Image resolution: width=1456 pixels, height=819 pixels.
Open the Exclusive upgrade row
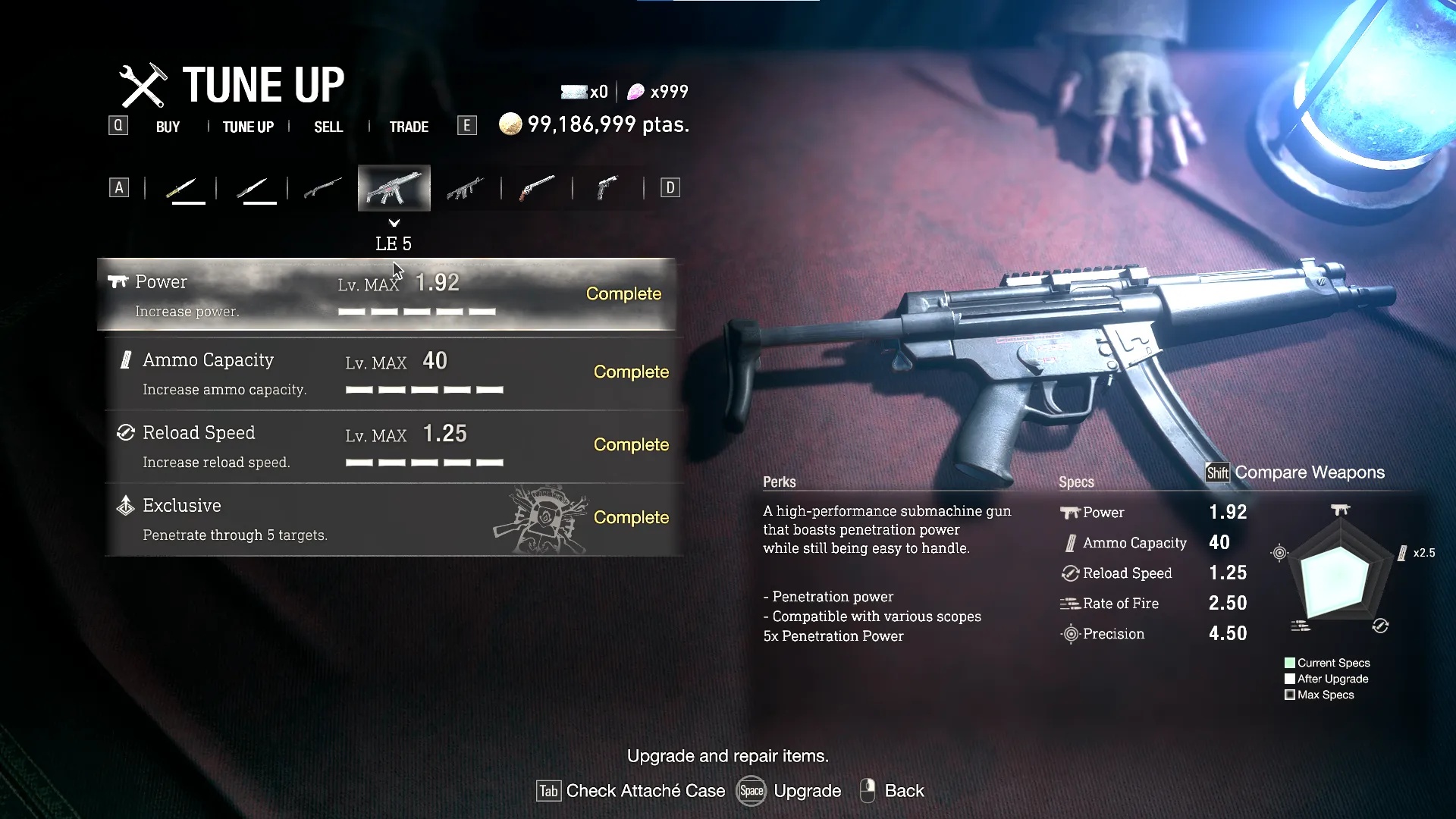[394, 519]
